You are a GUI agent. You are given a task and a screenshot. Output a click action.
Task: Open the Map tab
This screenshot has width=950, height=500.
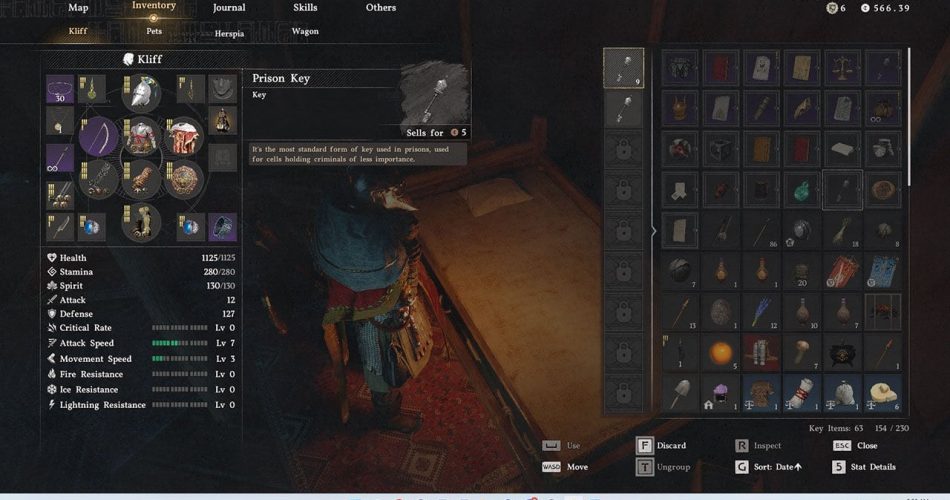click(x=78, y=8)
